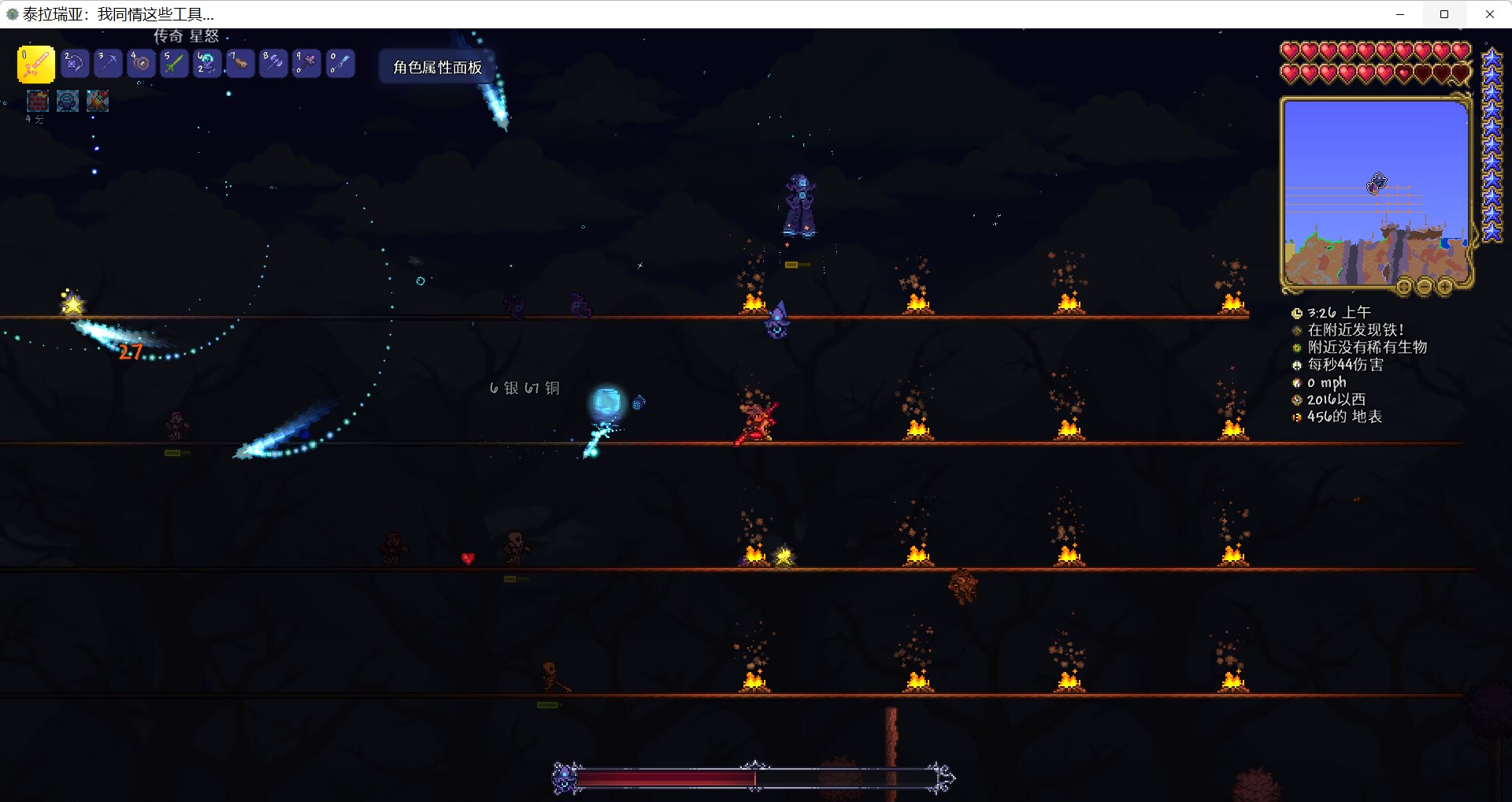Select the battle axe in hotbar slot 8
The image size is (1512, 802).
(x=273, y=63)
